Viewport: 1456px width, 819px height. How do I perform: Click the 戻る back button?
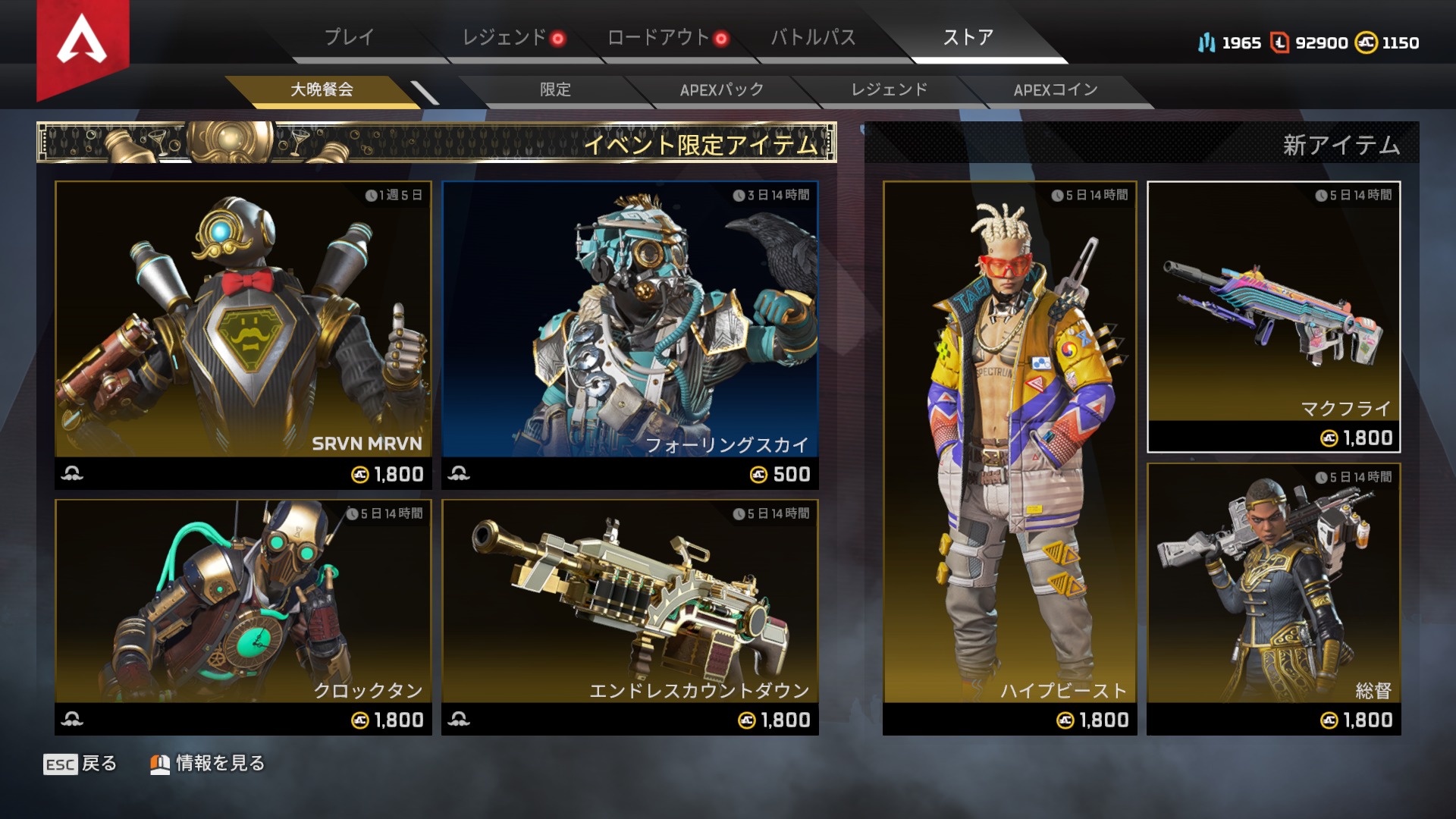click(x=80, y=764)
